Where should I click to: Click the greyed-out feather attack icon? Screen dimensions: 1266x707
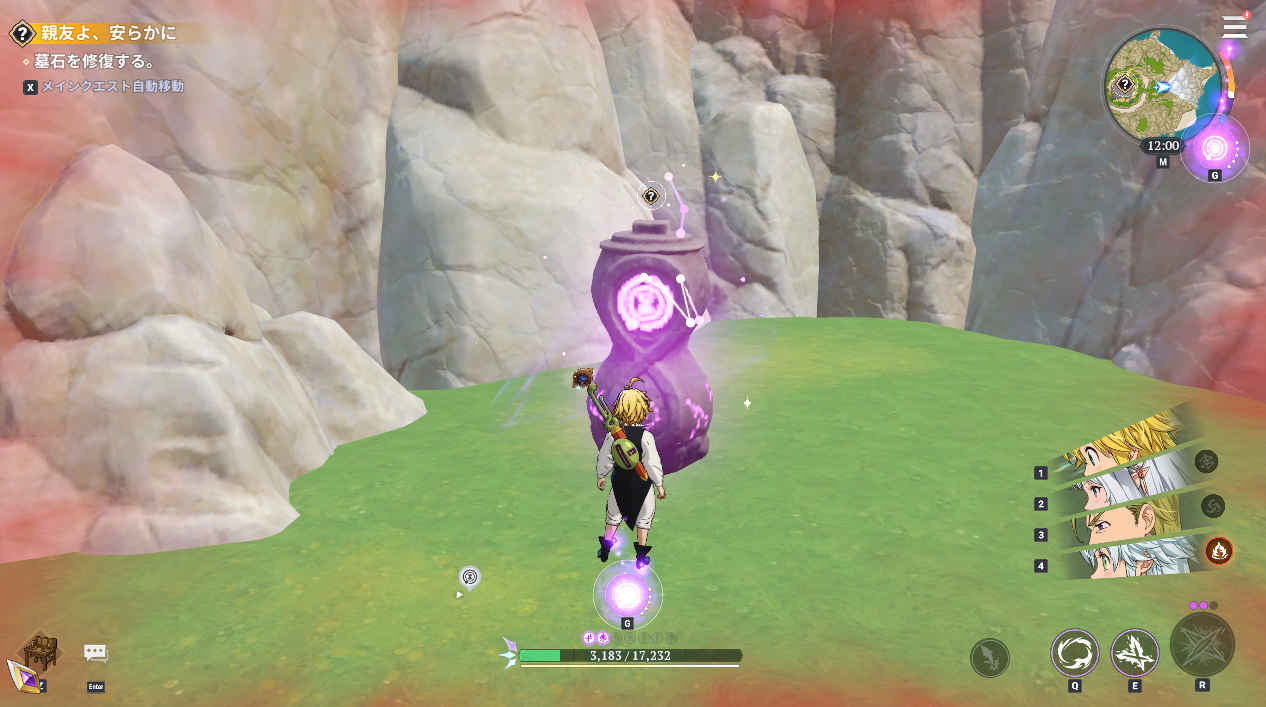[x=989, y=657]
